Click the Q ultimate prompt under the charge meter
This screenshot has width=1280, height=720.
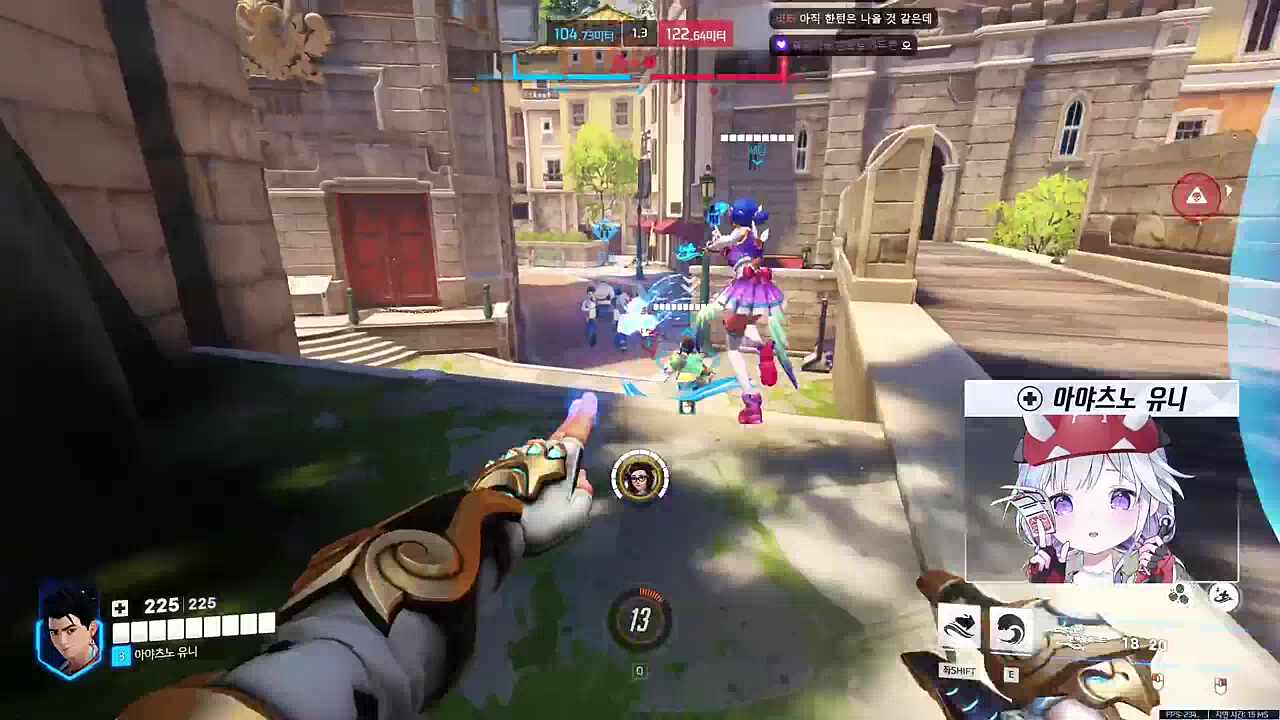640,671
